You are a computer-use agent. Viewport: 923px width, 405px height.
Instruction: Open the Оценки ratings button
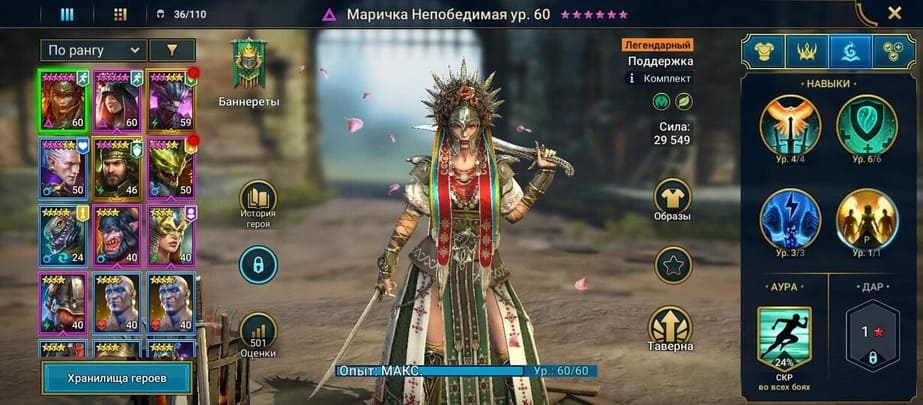point(259,330)
